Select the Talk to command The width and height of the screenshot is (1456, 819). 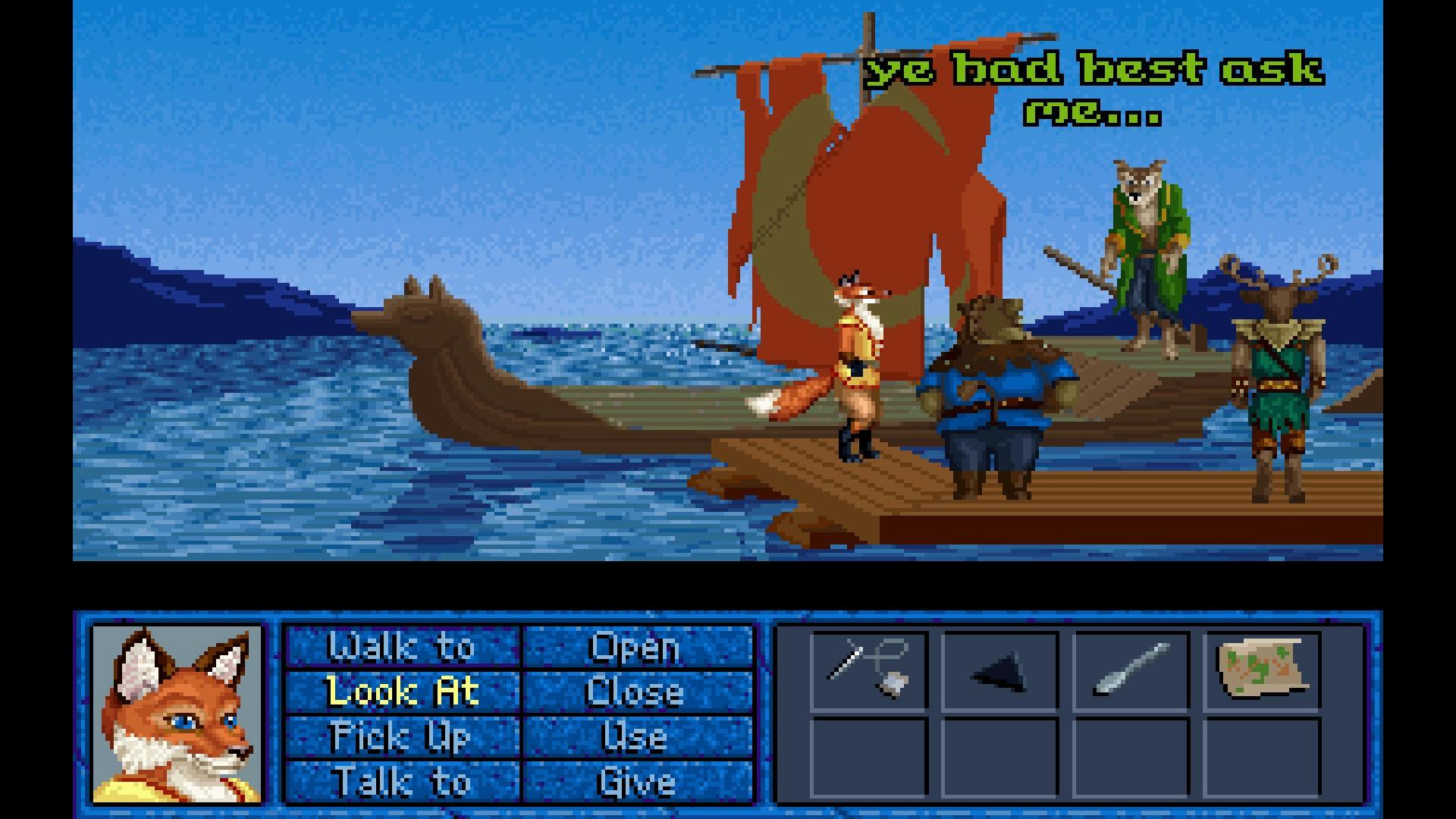402,781
